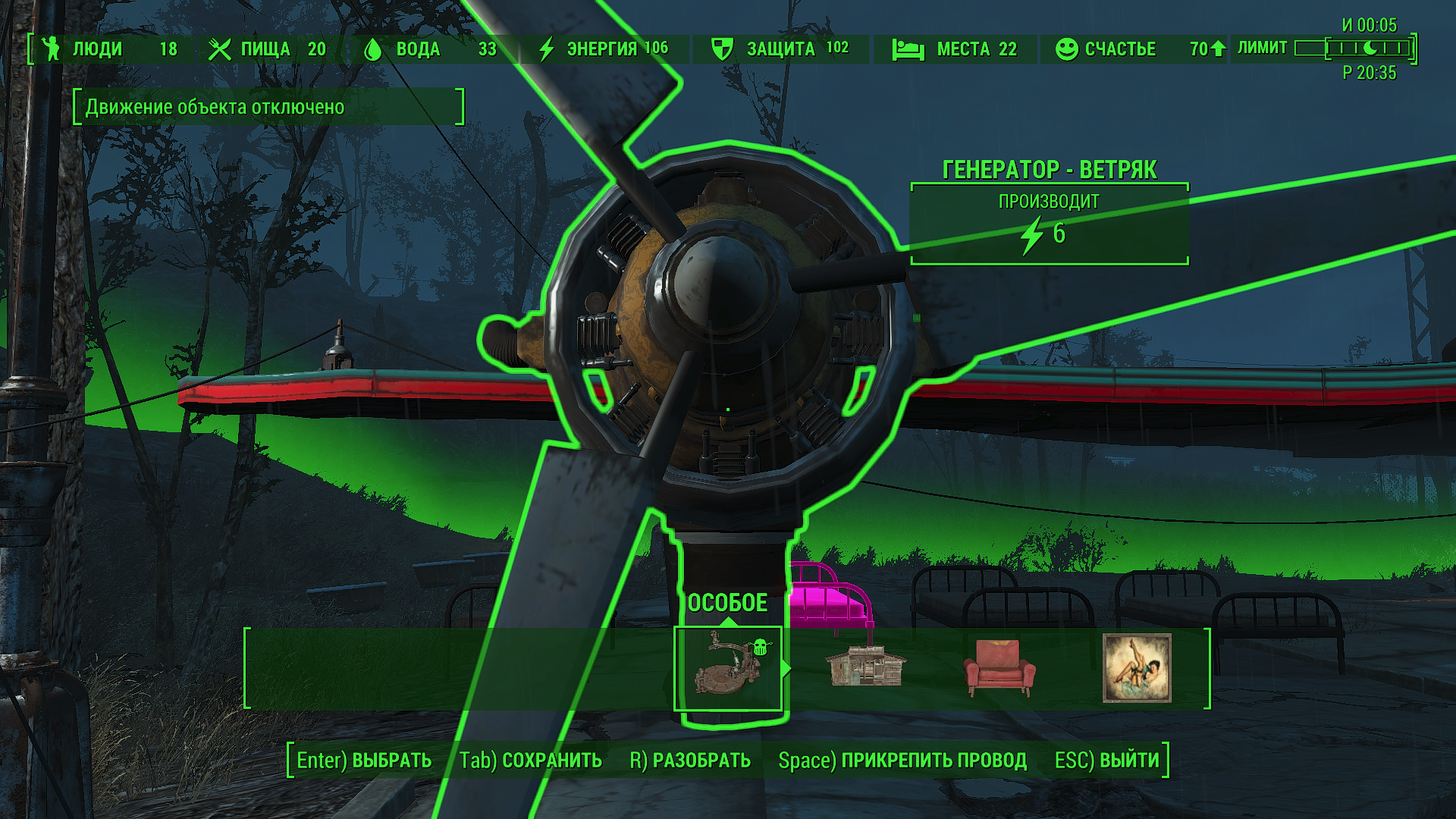Open the structures category with the shack icon
The width and height of the screenshot is (1456, 819).
point(865,668)
